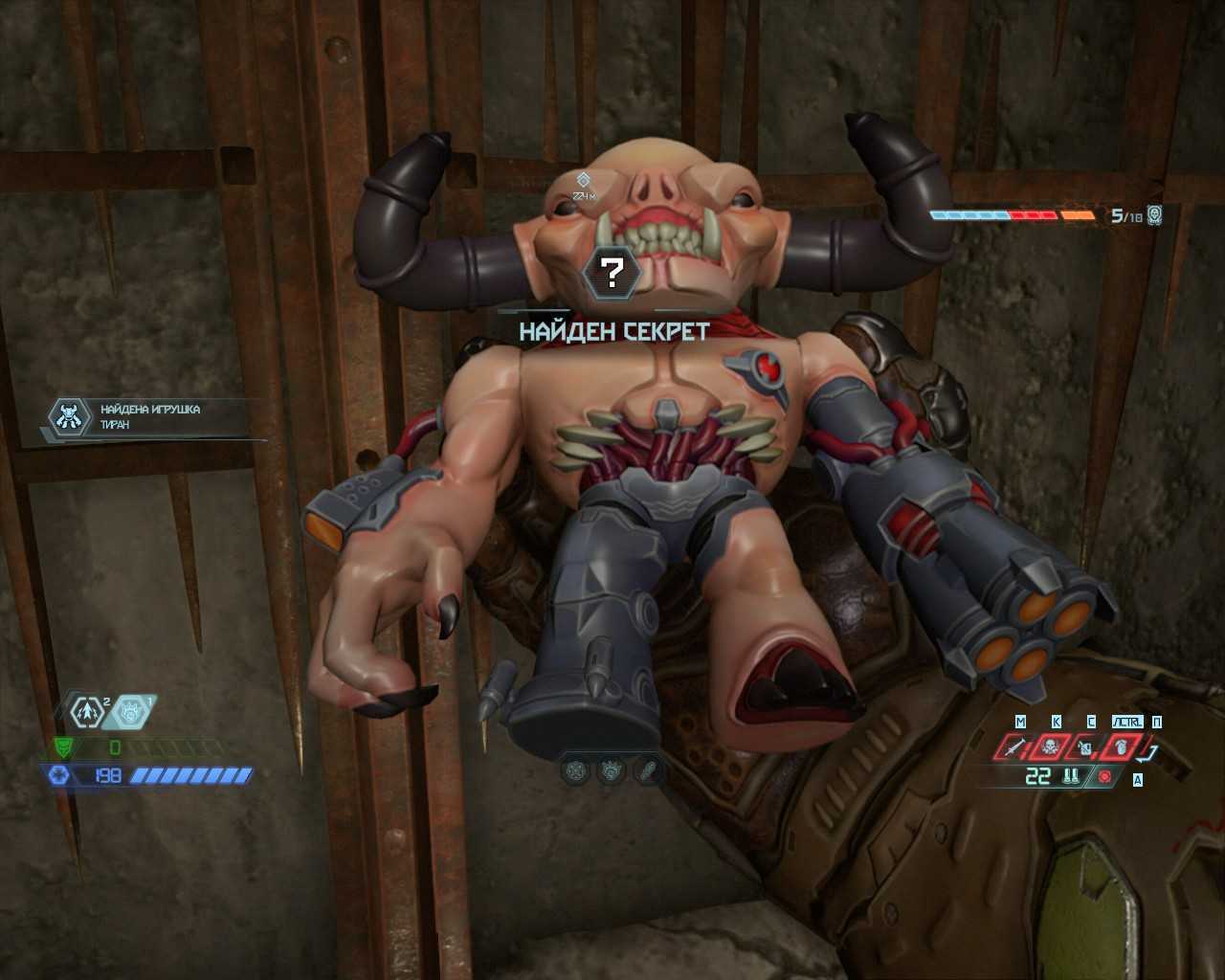Viewport: 1225px width, 980px height.
Task: Activate the skull Blood Punch icon
Action: tap(1051, 746)
